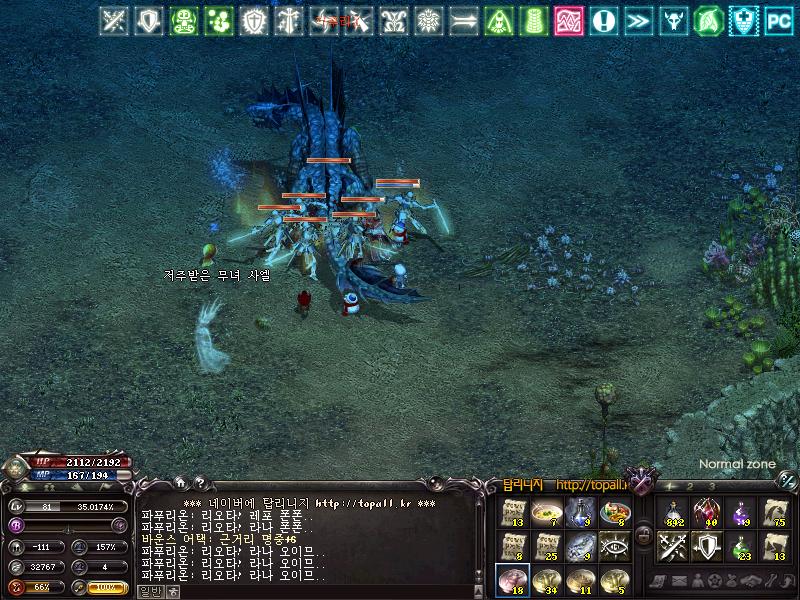The image size is (800, 600).
Task: Click the home icon above chat window
Action: pos(178,481)
